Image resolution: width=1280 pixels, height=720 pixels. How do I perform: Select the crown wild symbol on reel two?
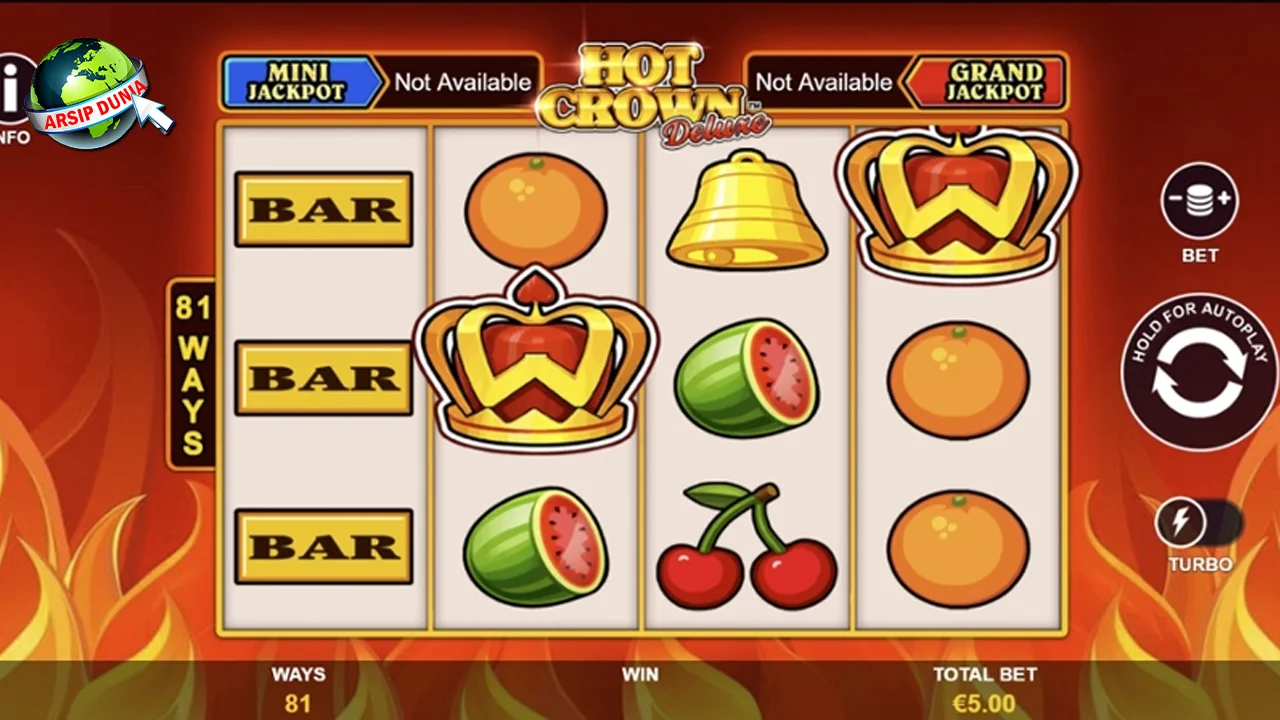[537, 370]
